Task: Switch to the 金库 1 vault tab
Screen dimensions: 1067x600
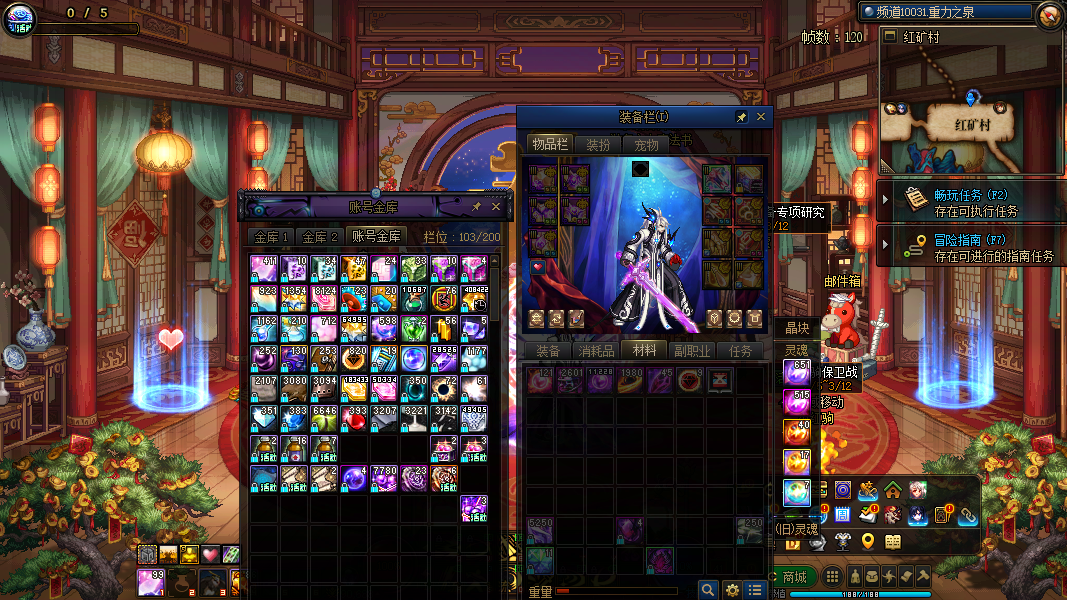Action: [271, 237]
